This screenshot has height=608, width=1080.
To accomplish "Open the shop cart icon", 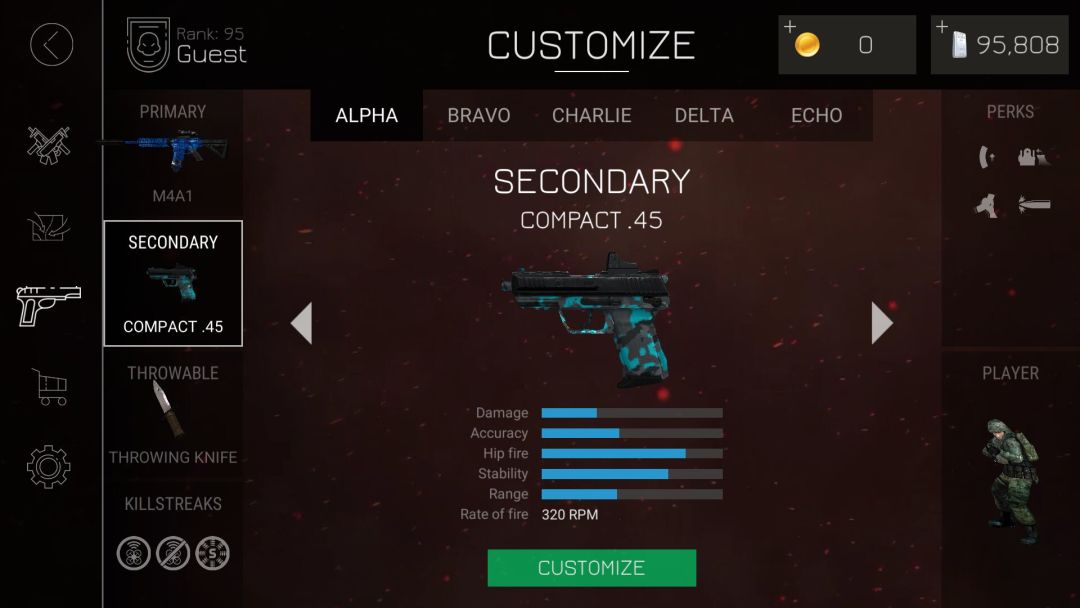I will pyautogui.click(x=49, y=386).
